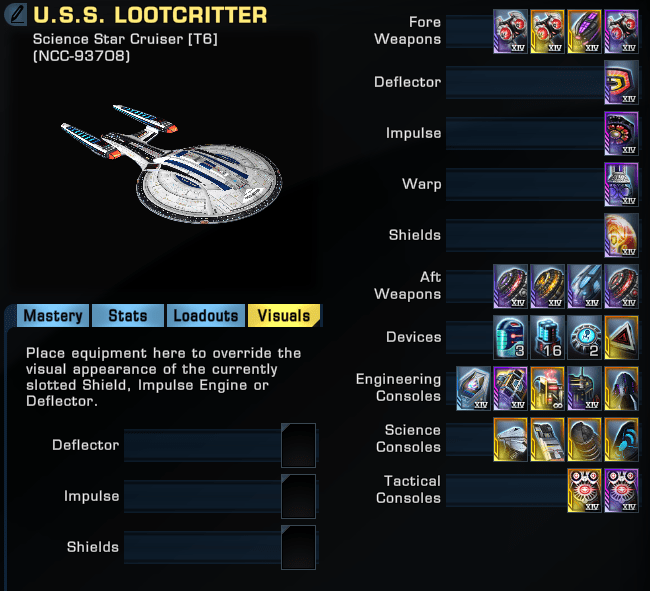Viewport: 650px width, 591px height.
Task: Switch to the Mastery tab
Action: [53, 316]
